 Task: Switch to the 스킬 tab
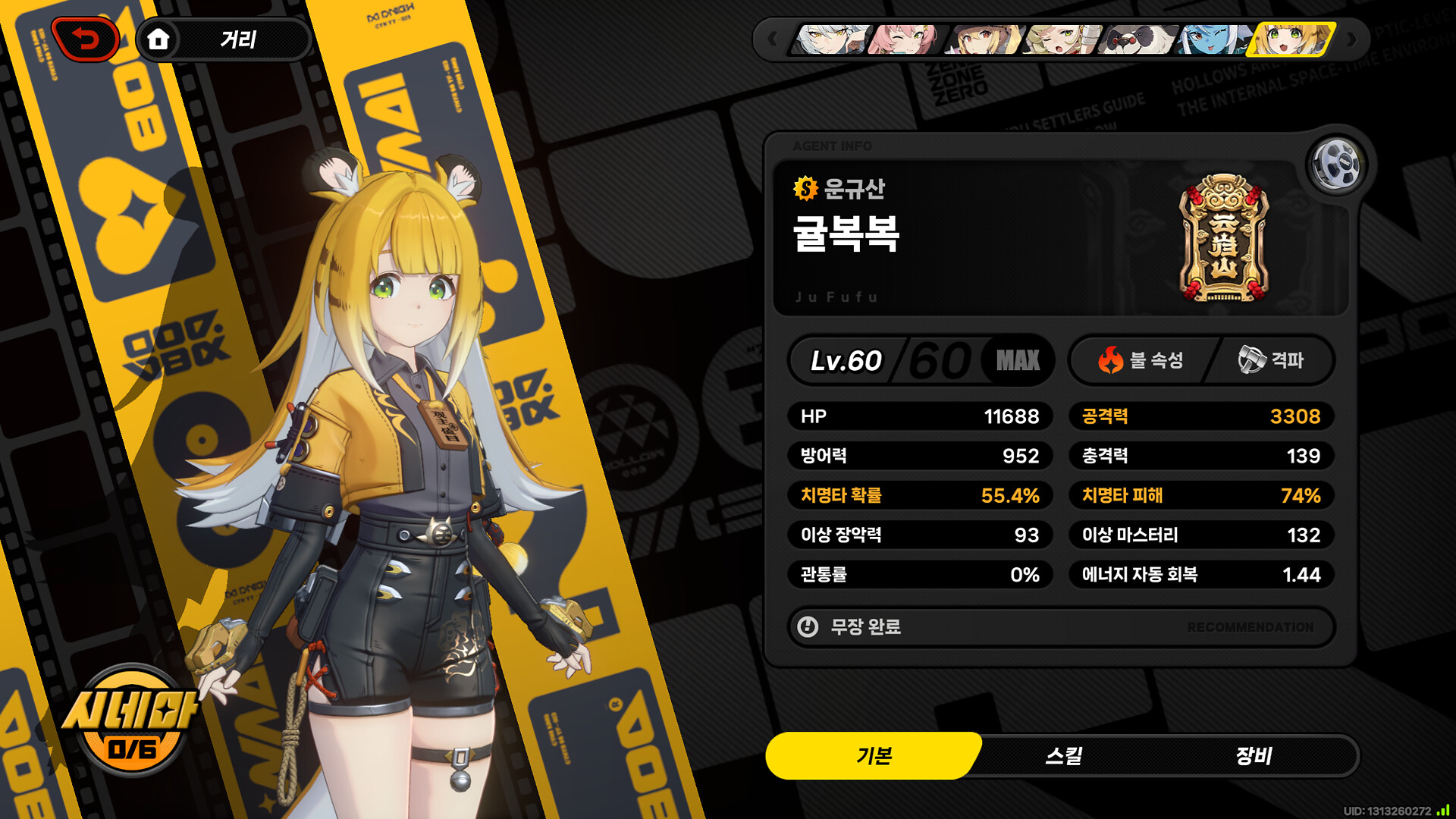(x=1063, y=756)
